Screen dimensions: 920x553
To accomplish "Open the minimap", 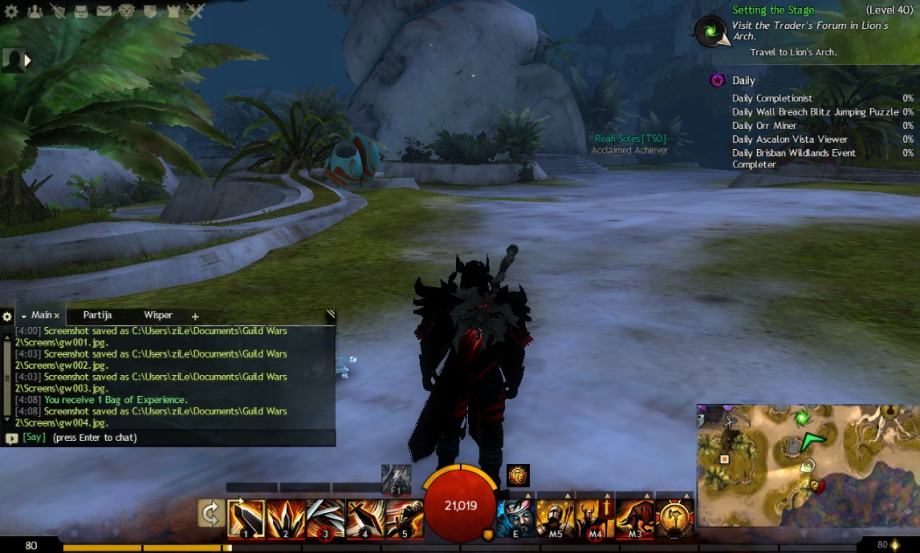I will pos(806,465).
